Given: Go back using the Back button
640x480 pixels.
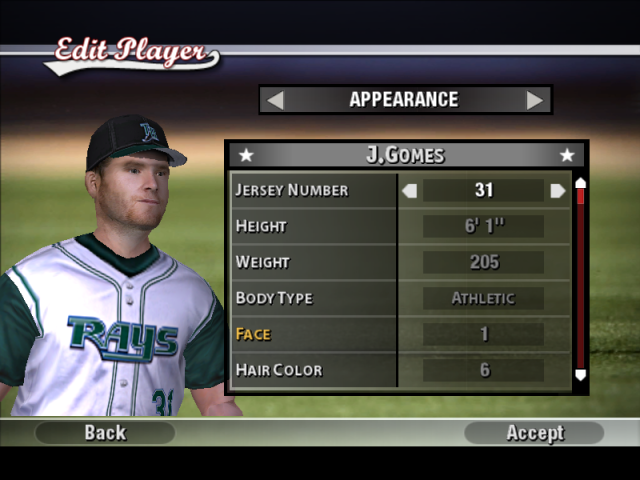Looking at the screenshot, I should point(105,432).
